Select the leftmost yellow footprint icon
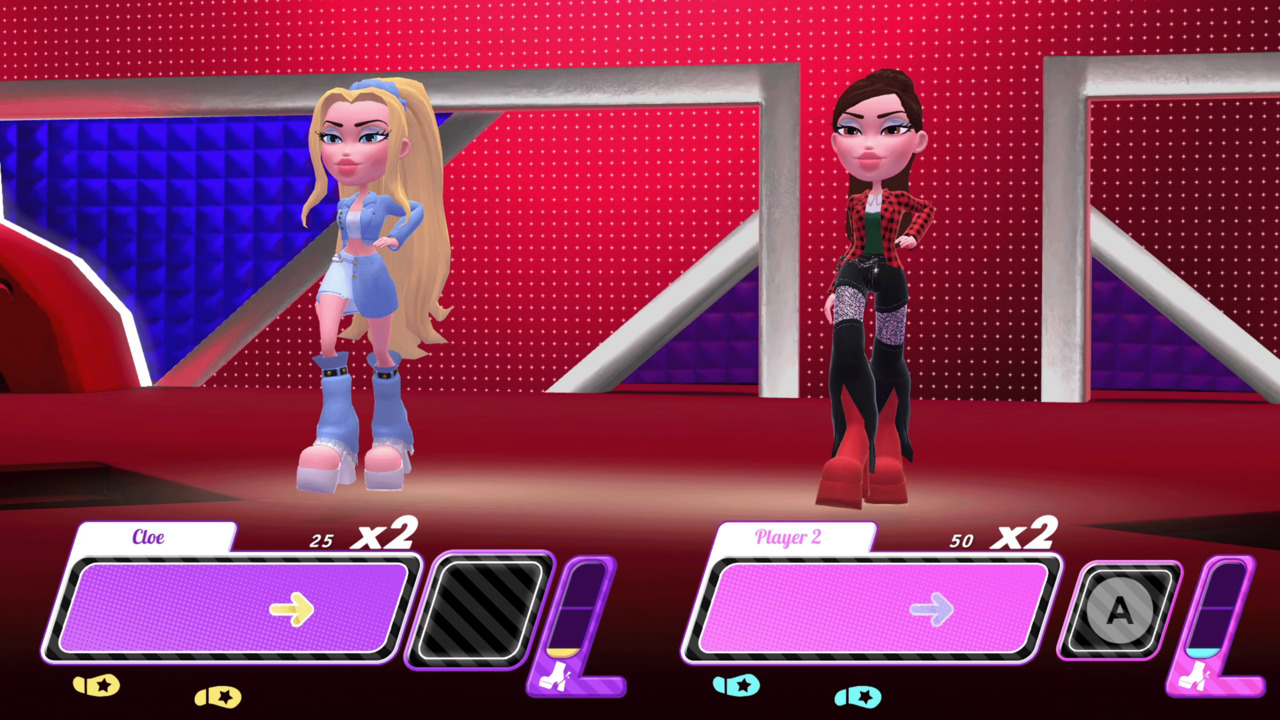1280x720 pixels. point(96,686)
